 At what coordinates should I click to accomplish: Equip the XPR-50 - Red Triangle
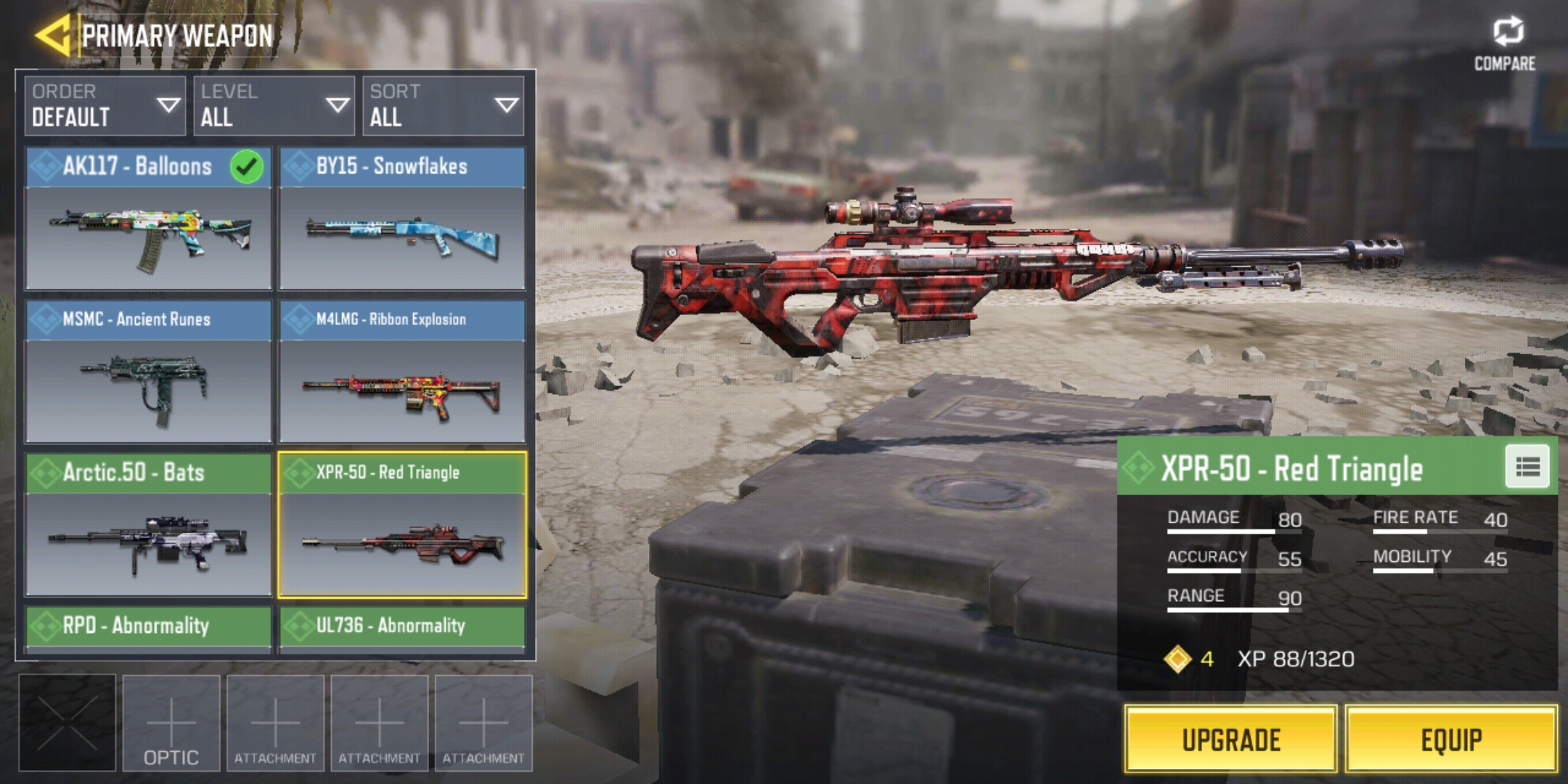tap(1451, 739)
